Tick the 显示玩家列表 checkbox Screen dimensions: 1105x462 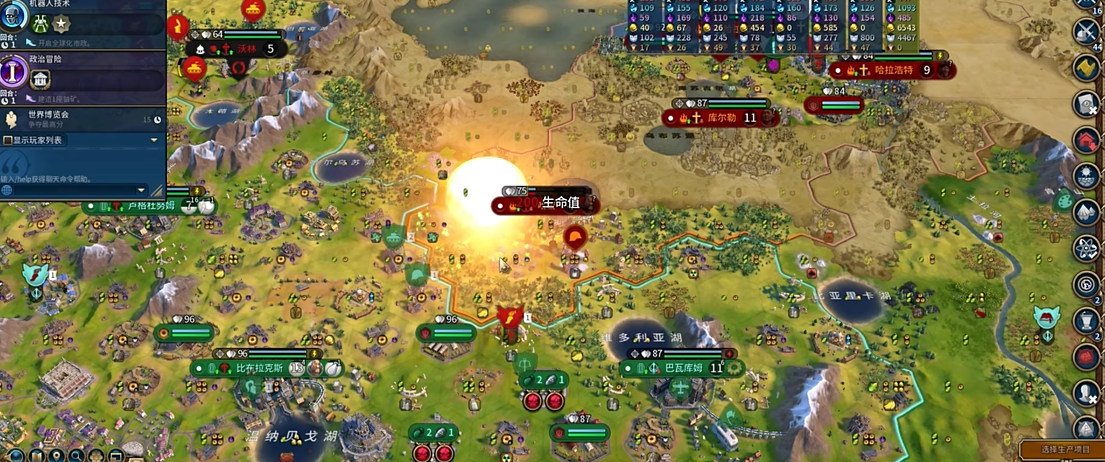click(x=8, y=140)
